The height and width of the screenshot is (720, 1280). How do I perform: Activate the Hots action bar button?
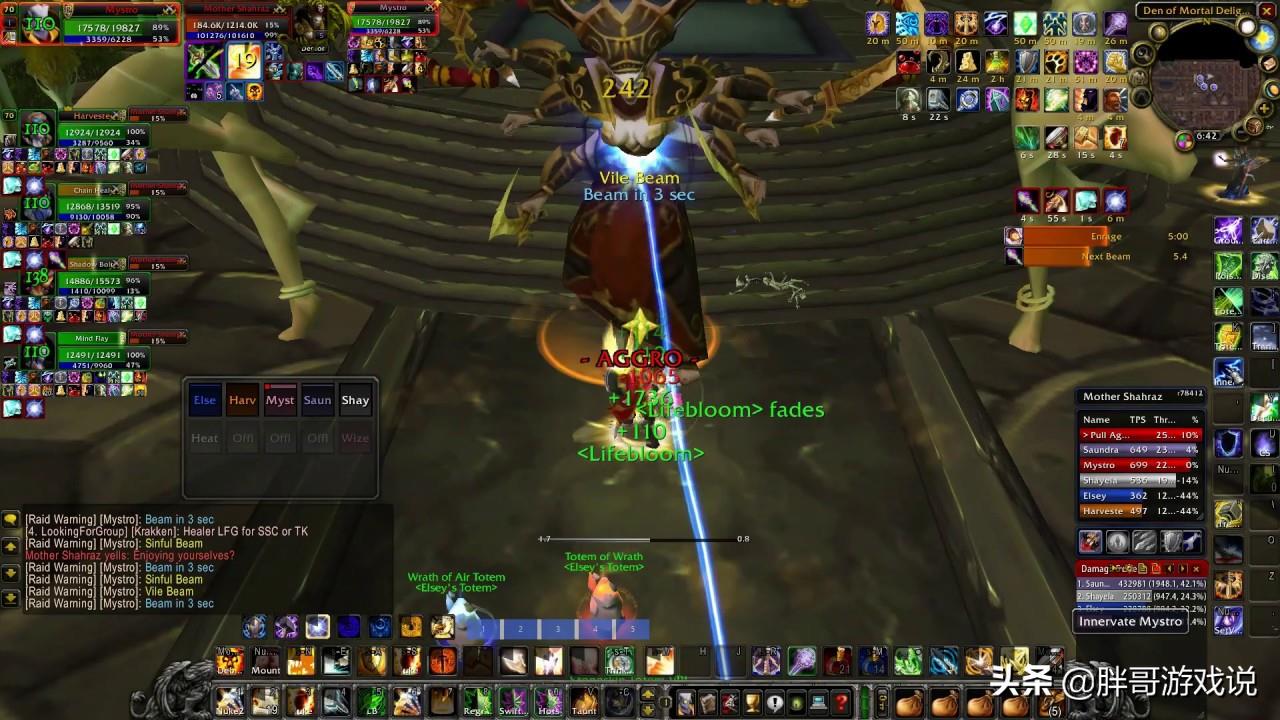tap(547, 700)
